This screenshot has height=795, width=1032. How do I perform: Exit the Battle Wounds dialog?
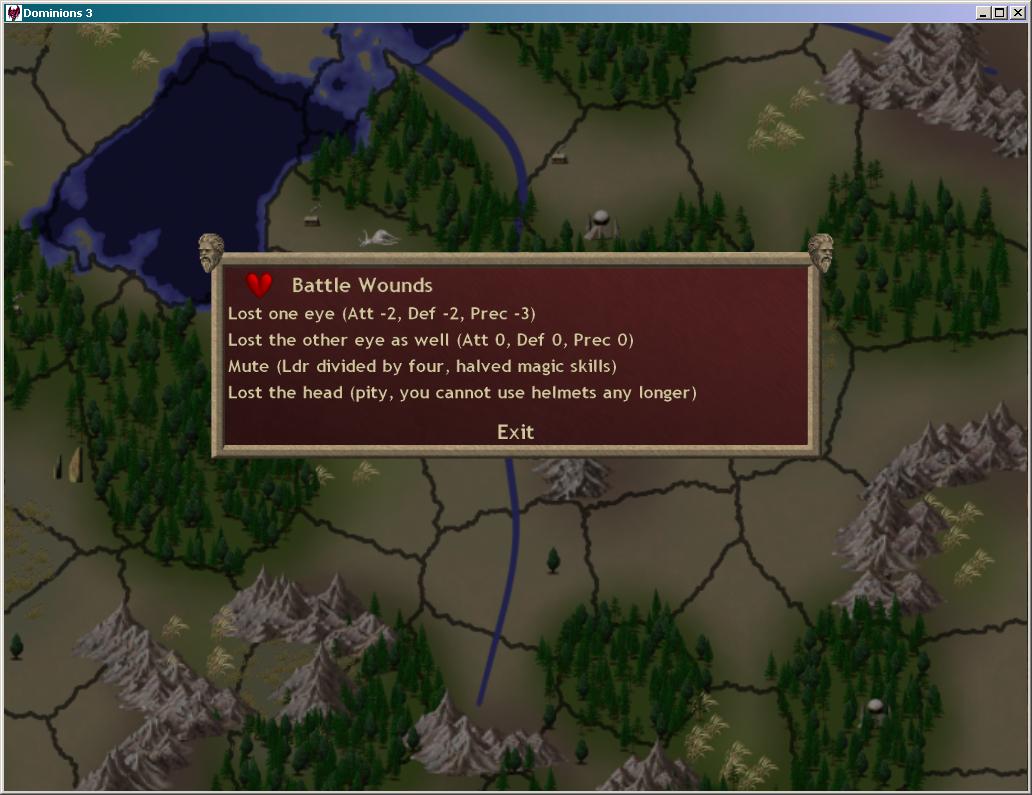click(515, 432)
